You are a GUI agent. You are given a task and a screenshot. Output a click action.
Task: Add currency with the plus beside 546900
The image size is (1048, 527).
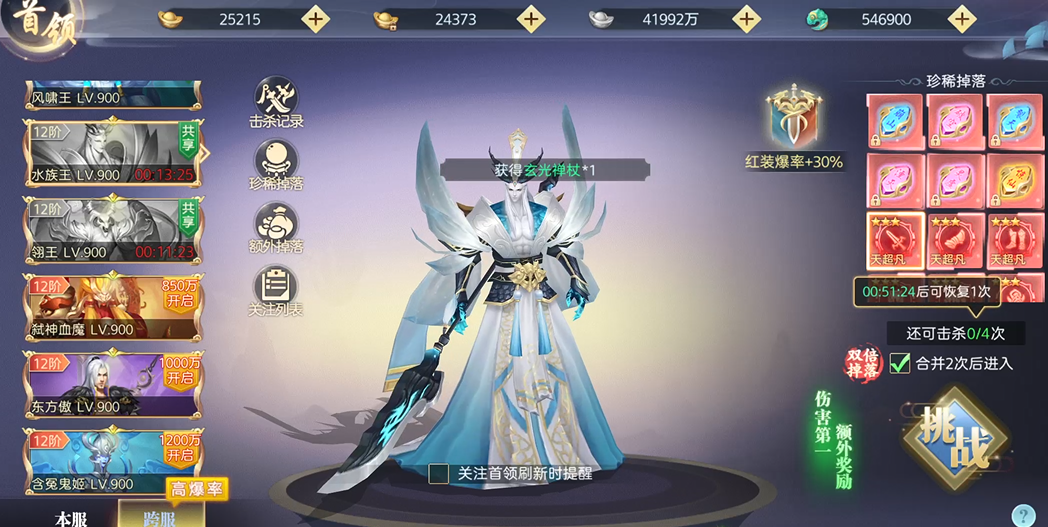click(x=962, y=19)
